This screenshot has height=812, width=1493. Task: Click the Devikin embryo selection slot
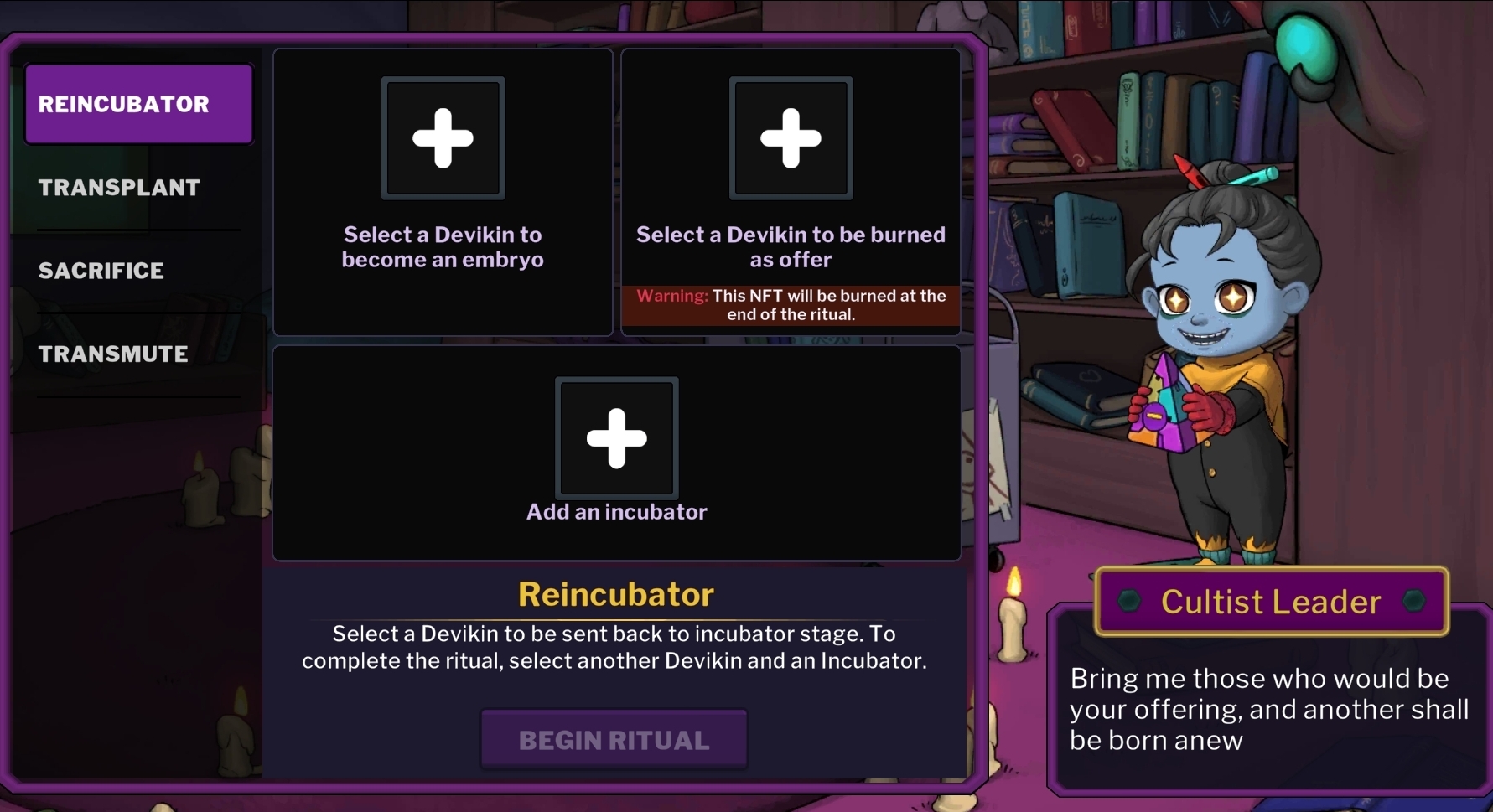point(443,192)
